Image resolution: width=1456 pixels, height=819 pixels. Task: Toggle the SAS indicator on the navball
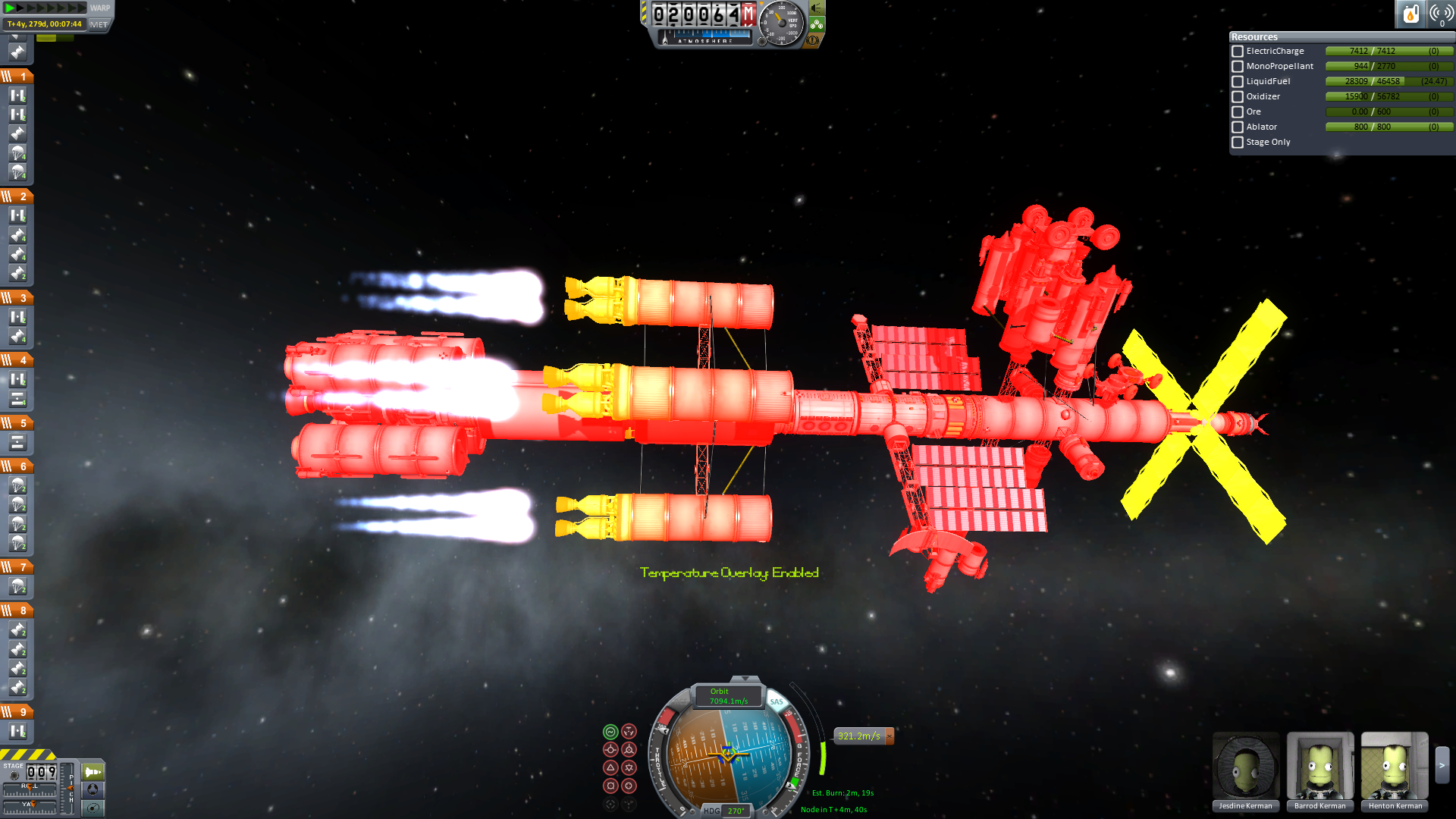pyautogui.click(x=776, y=701)
